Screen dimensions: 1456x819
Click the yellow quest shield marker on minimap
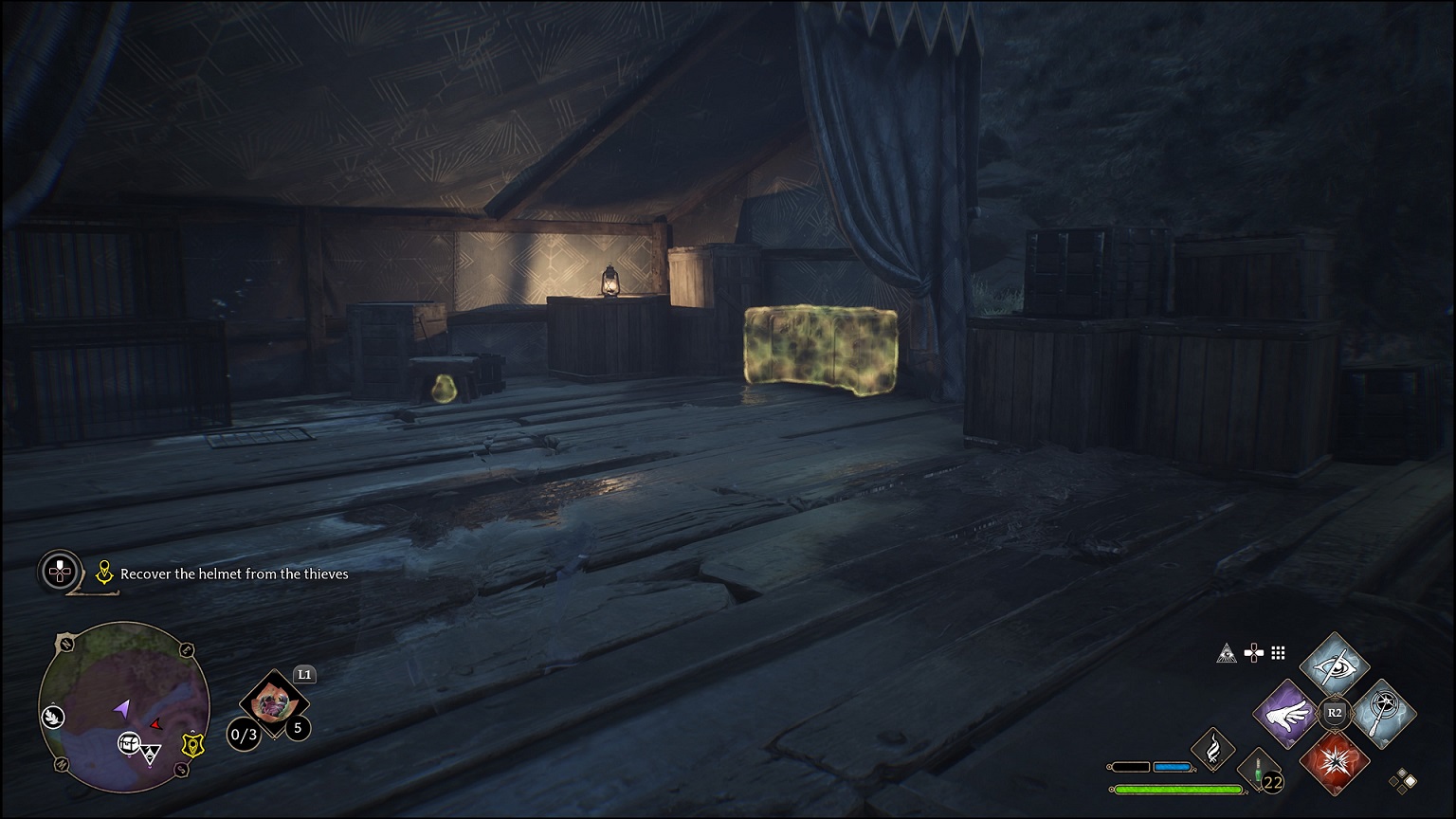192,746
